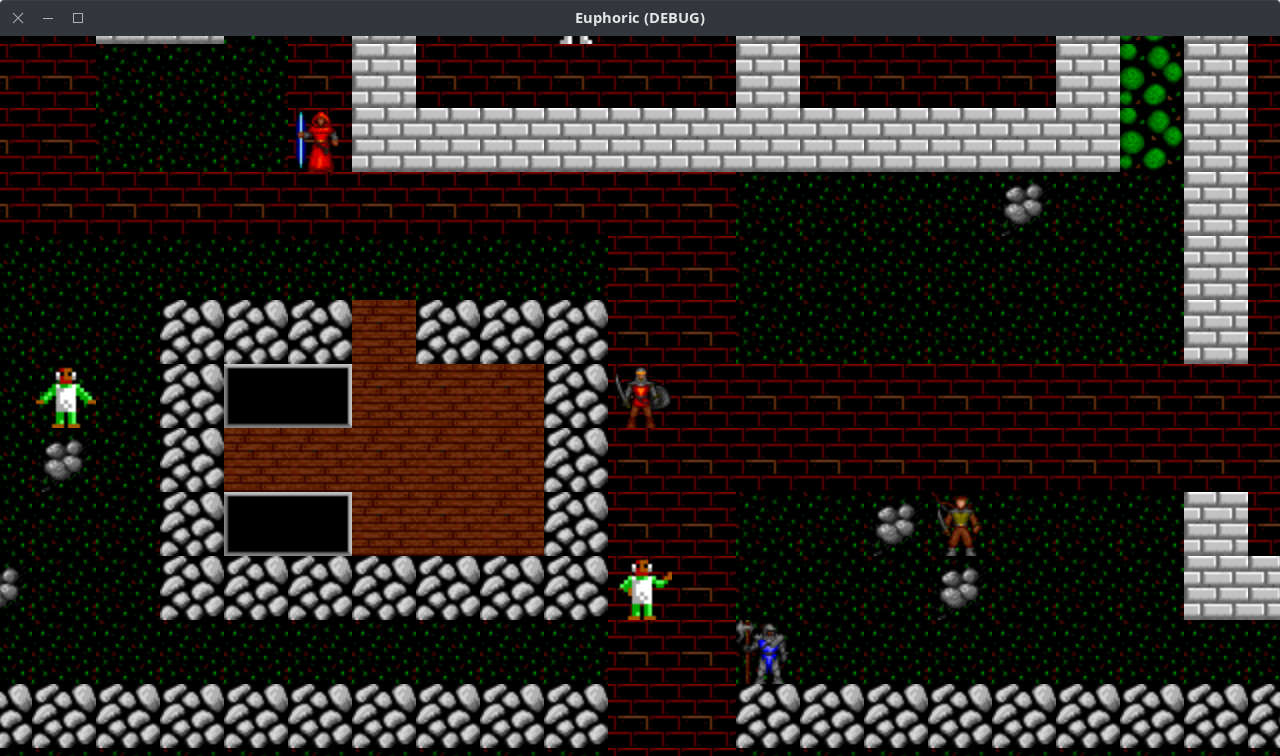Maximize the Euphoric window
The image size is (1280, 756).
point(78,18)
